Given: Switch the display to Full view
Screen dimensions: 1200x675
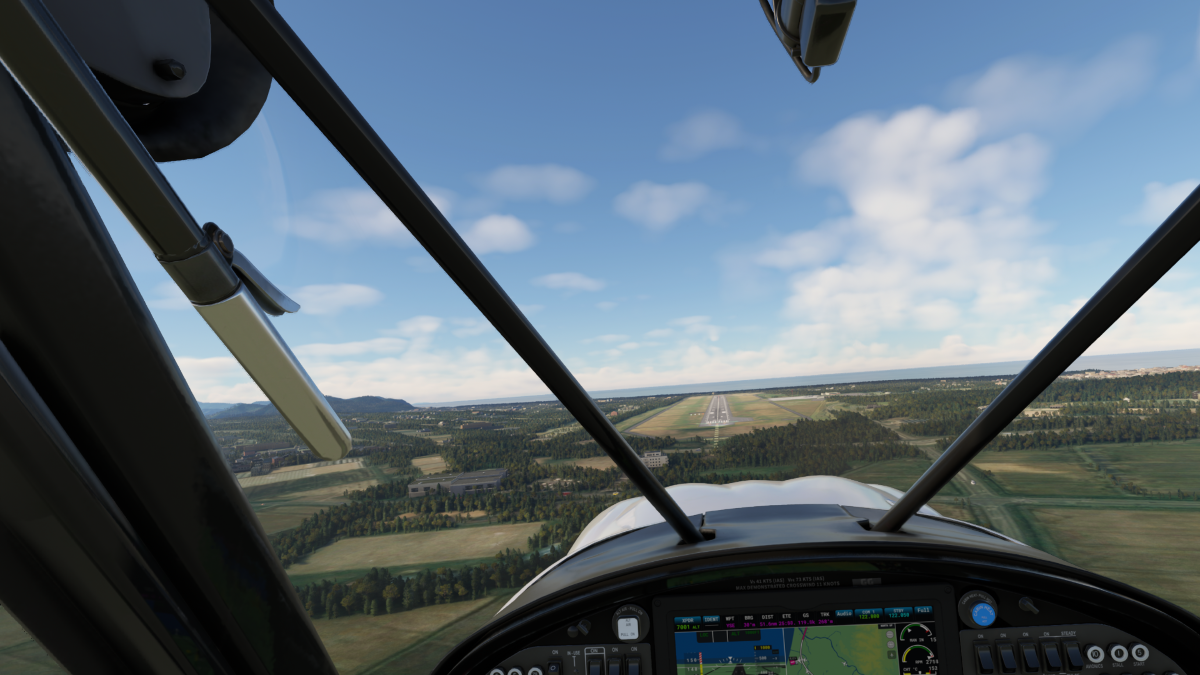Looking at the screenshot, I should tap(923, 610).
